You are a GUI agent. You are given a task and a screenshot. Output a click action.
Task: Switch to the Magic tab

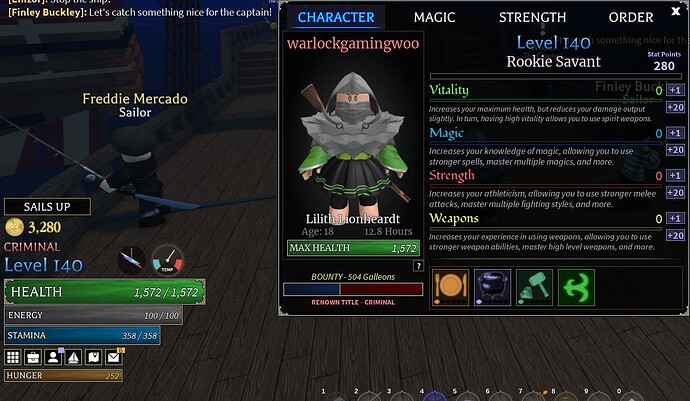(434, 17)
